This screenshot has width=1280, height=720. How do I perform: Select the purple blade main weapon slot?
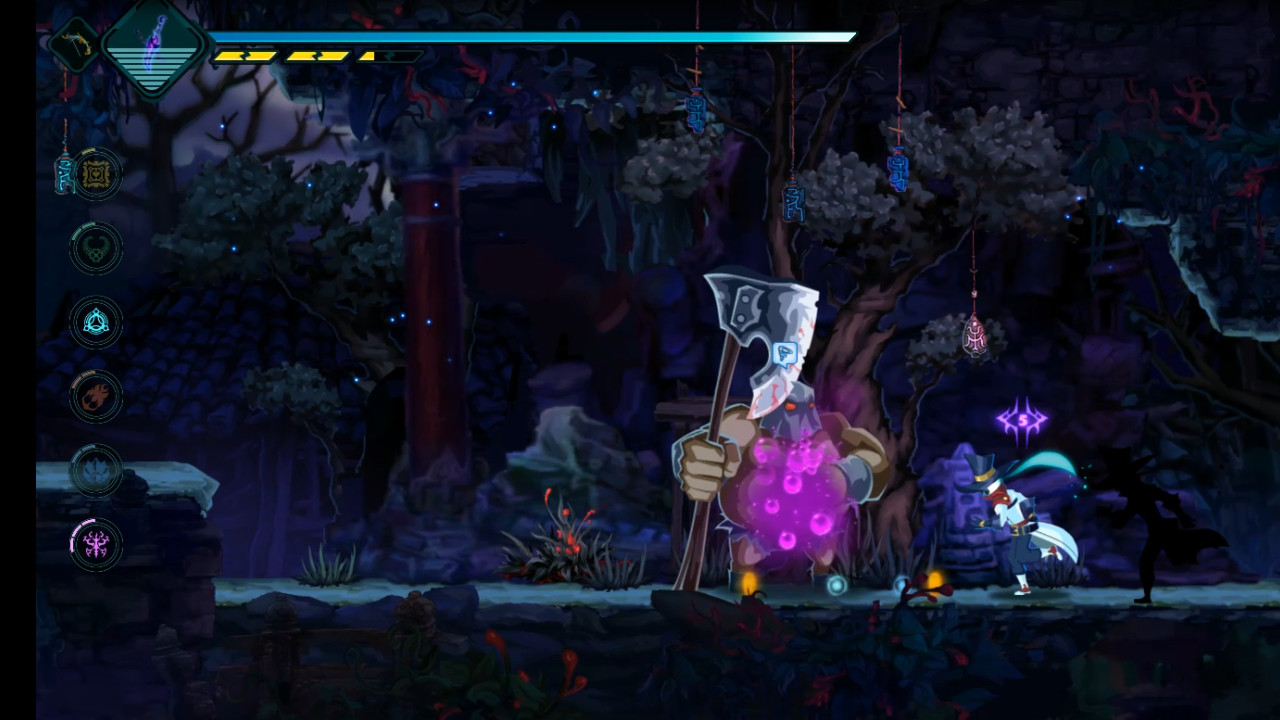click(152, 47)
